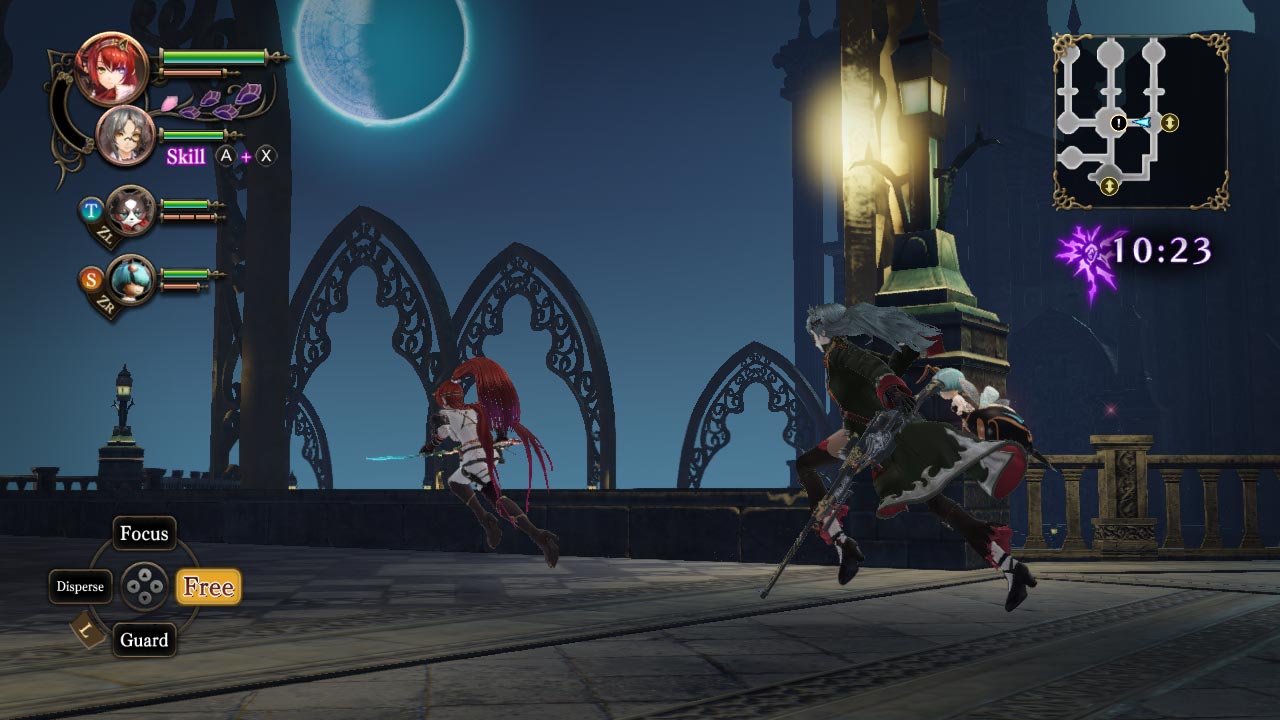Enable the Guard command on the wheel
Screen dimensions: 1280x720
tap(145, 640)
